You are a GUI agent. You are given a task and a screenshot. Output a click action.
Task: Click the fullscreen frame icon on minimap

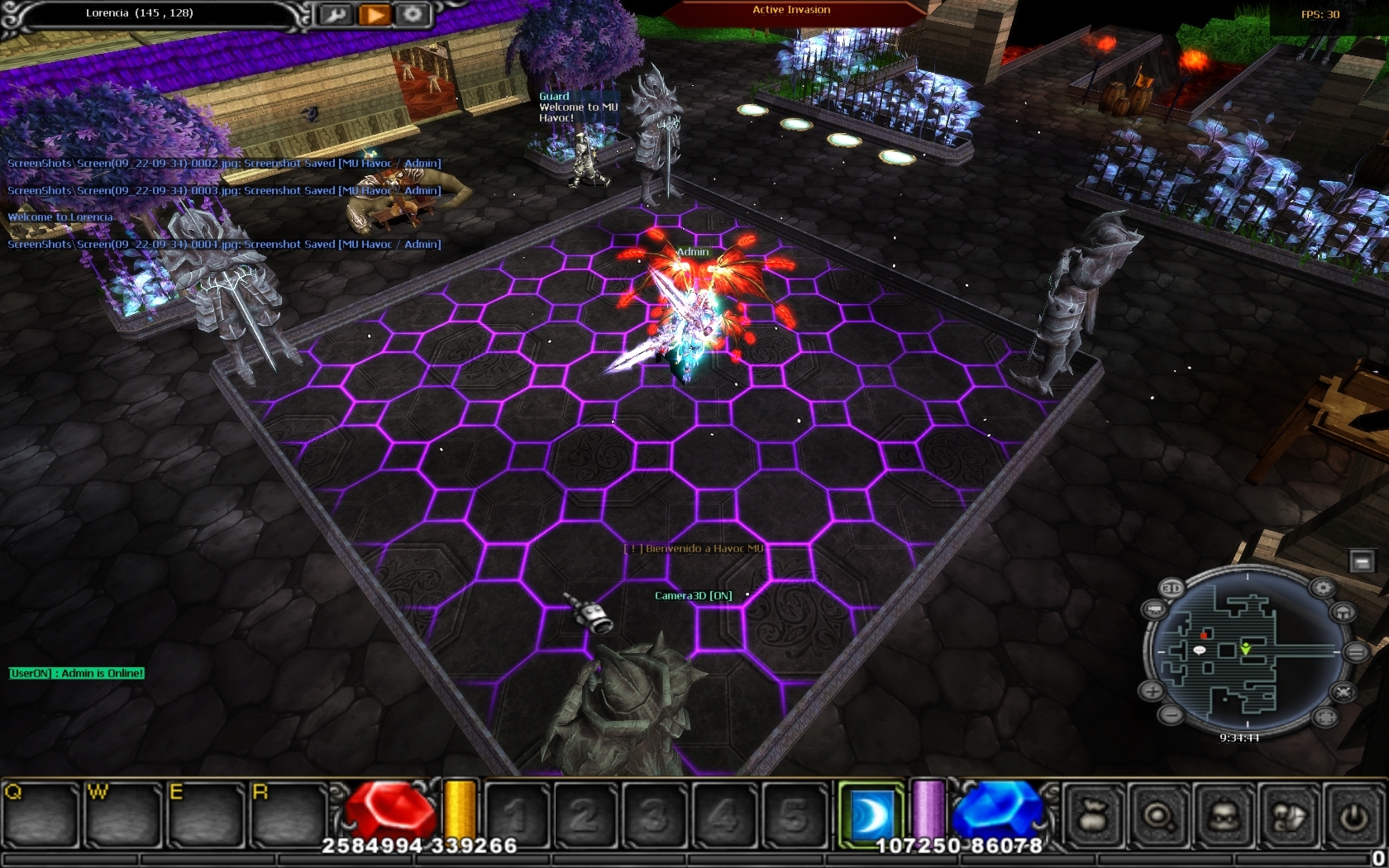[1324, 716]
